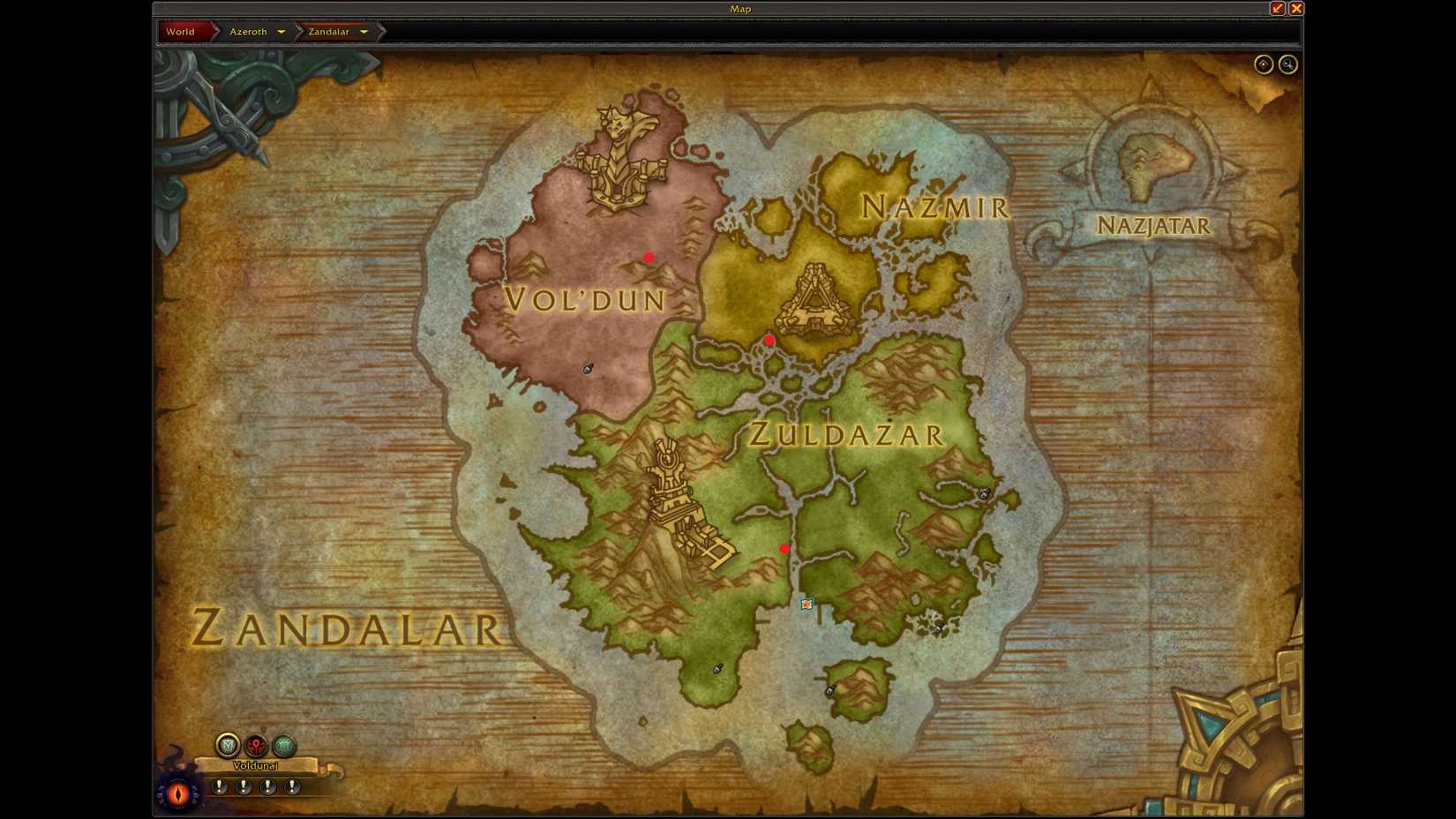Toggle the checkmark button beside the close button
The height and width of the screenshot is (819, 1456).
(1276, 8)
